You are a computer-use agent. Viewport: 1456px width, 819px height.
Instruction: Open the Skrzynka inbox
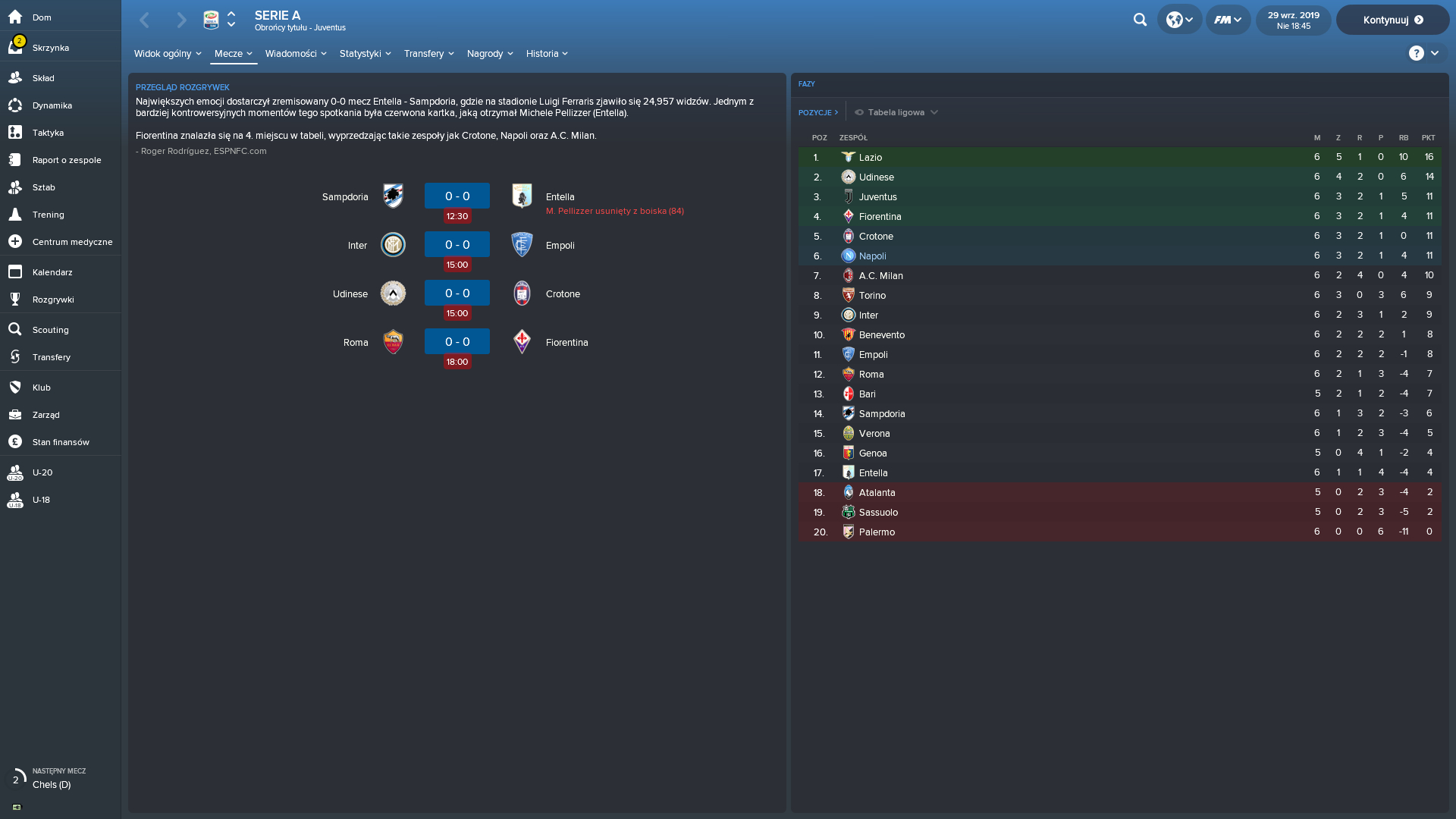pyautogui.click(x=51, y=48)
